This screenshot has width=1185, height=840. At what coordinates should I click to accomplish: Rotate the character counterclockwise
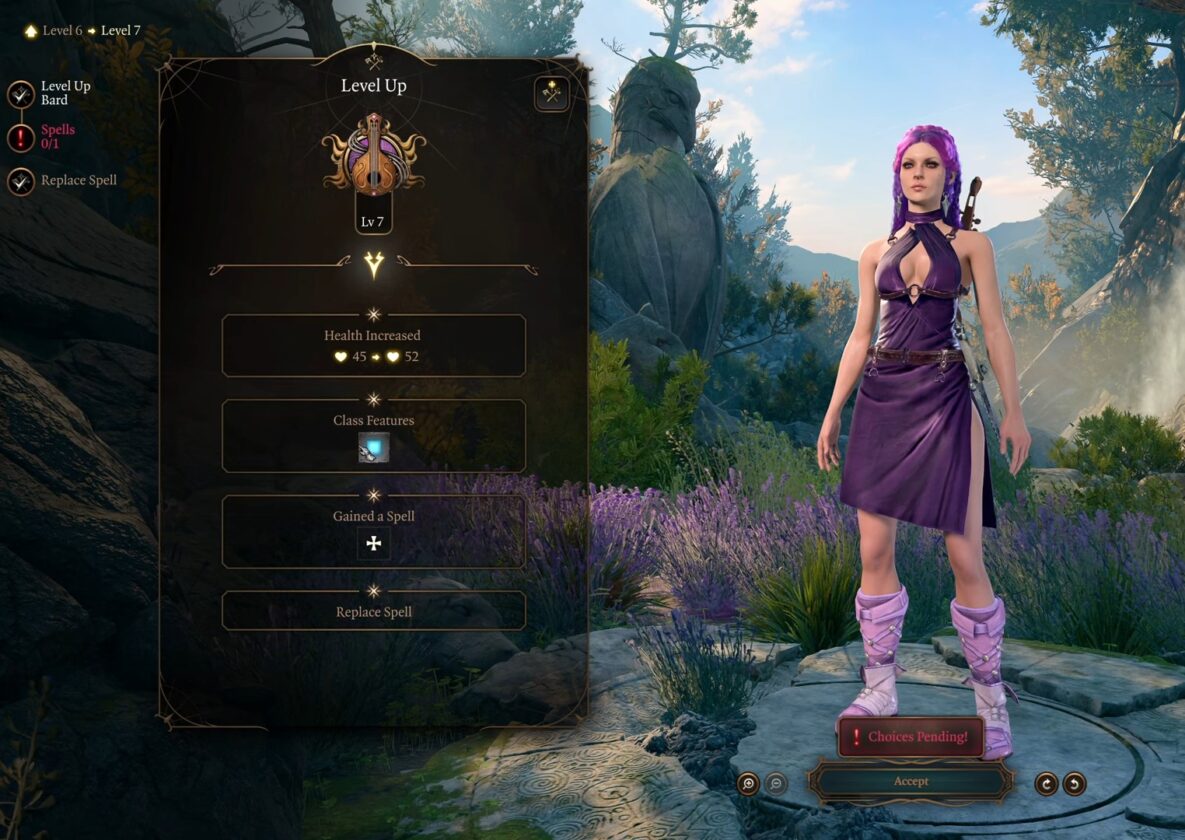tap(1074, 783)
